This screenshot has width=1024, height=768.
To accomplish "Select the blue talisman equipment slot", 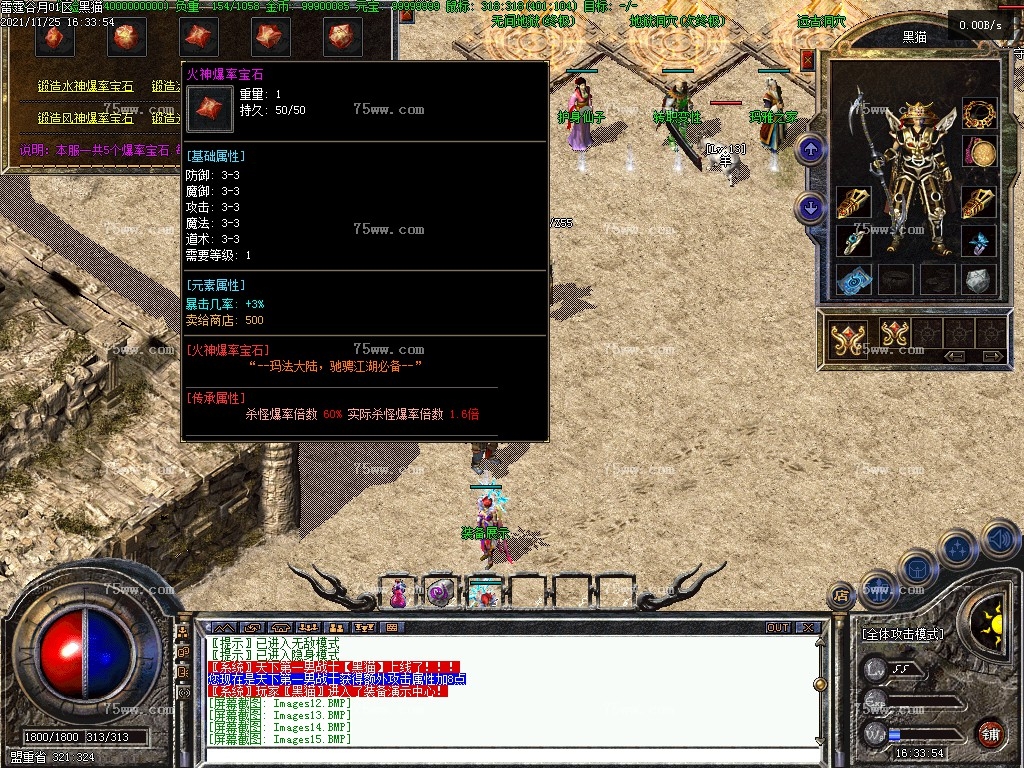I will pyautogui.click(x=853, y=279).
